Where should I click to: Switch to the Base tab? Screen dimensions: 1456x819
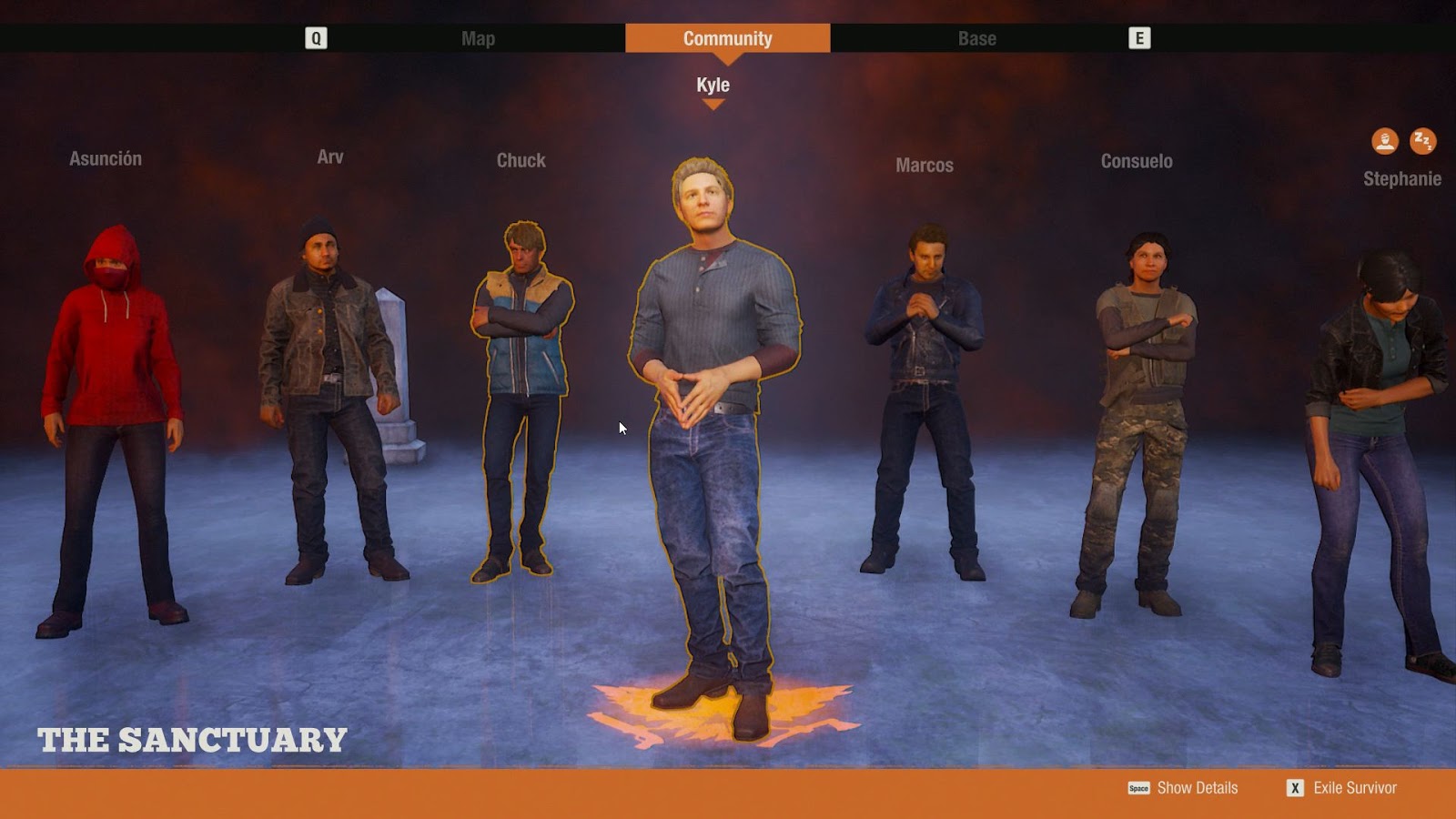pos(977,38)
